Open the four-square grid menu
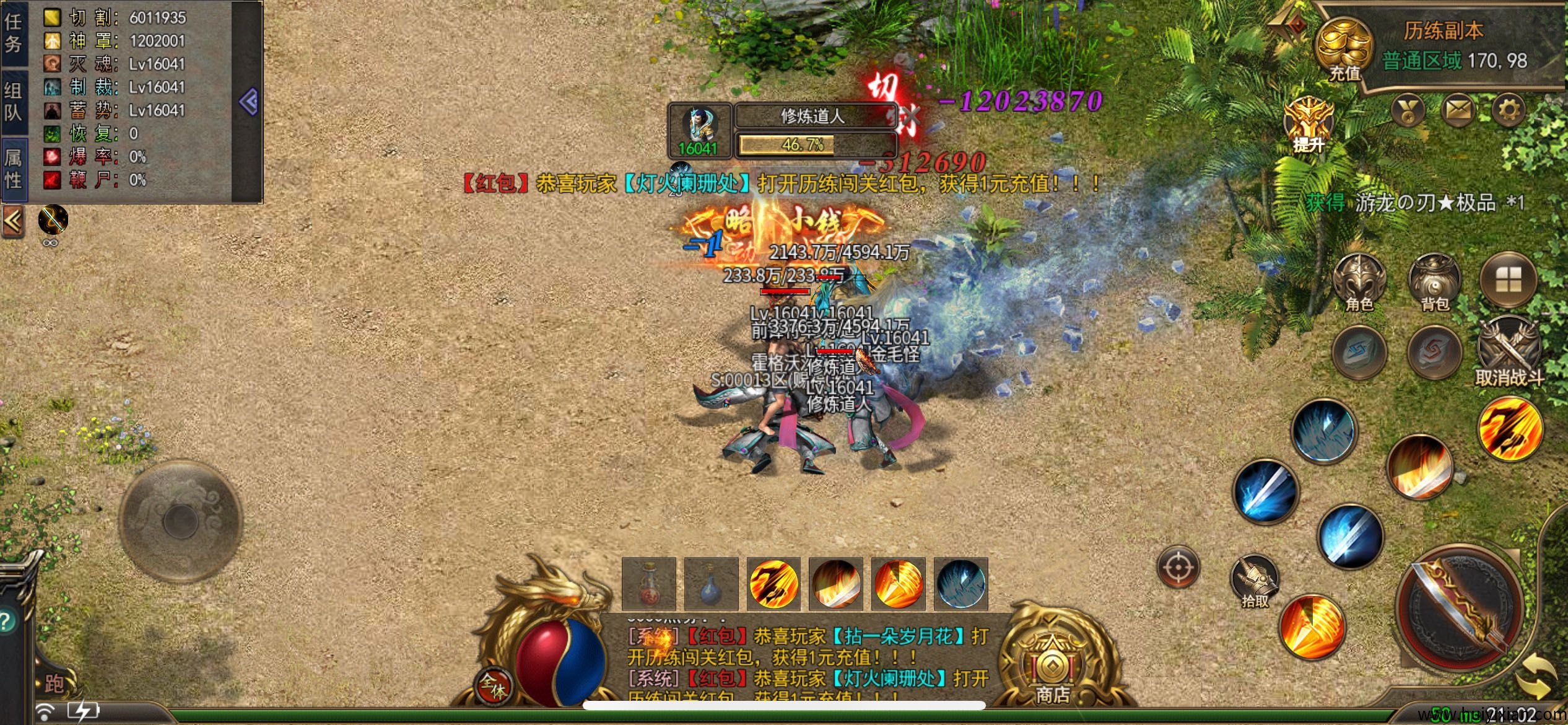Image resolution: width=1568 pixels, height=725 pixels. pos(1508,281)
